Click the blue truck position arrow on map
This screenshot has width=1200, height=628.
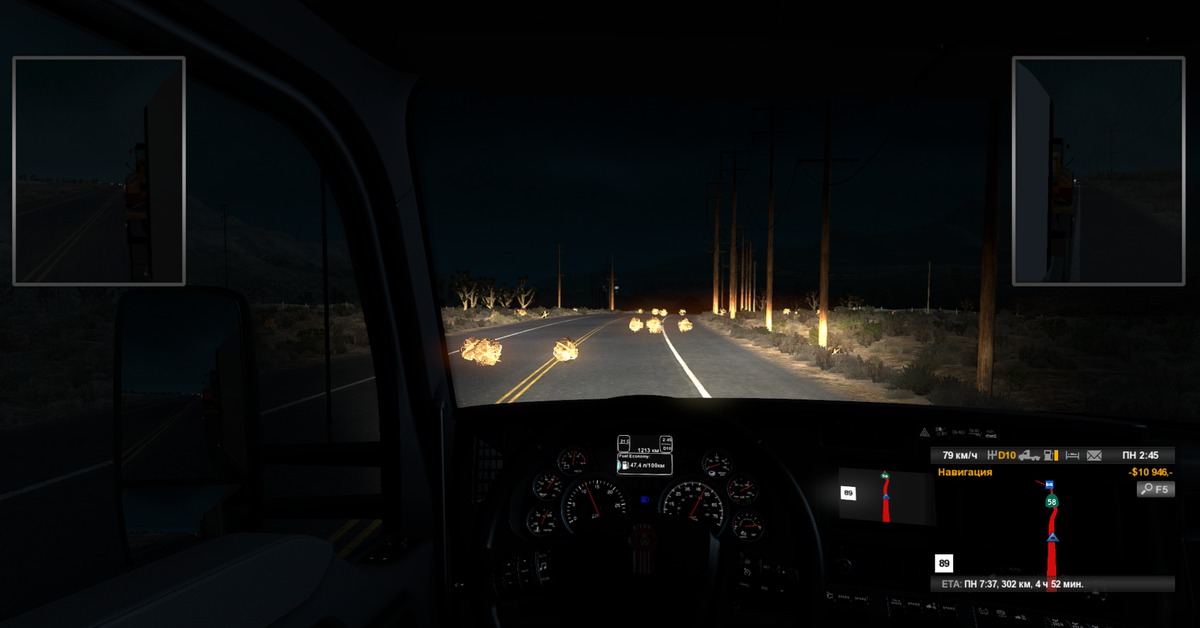1051,540
